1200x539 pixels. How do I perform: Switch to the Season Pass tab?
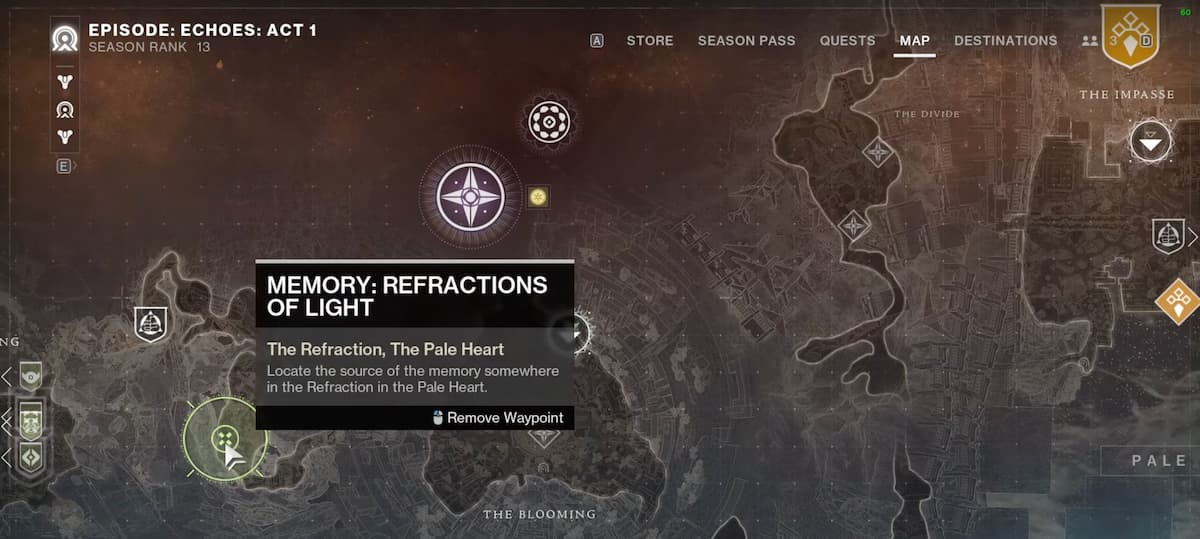746,41
